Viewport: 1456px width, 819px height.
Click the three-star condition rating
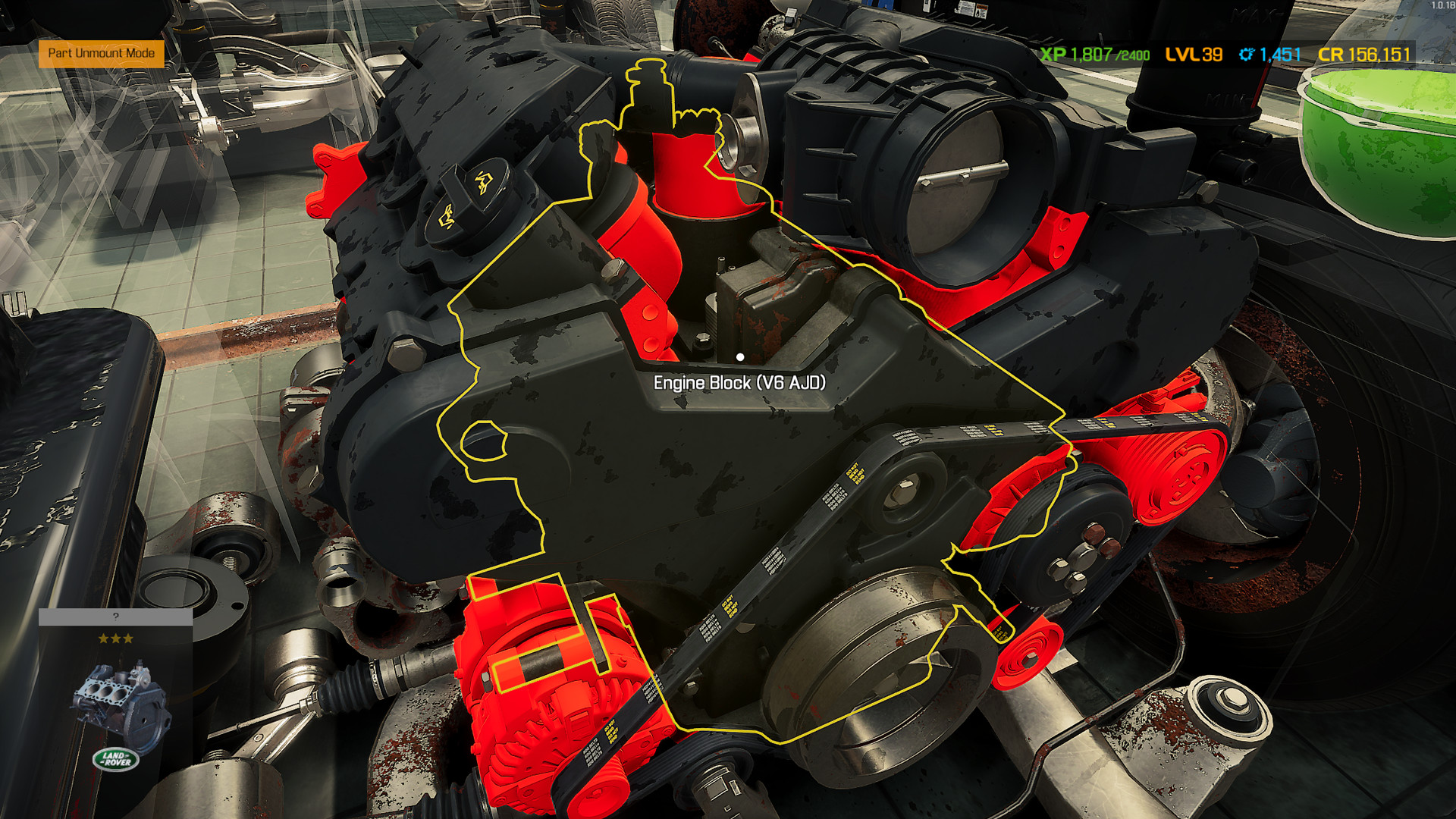(x=115, y=637)
